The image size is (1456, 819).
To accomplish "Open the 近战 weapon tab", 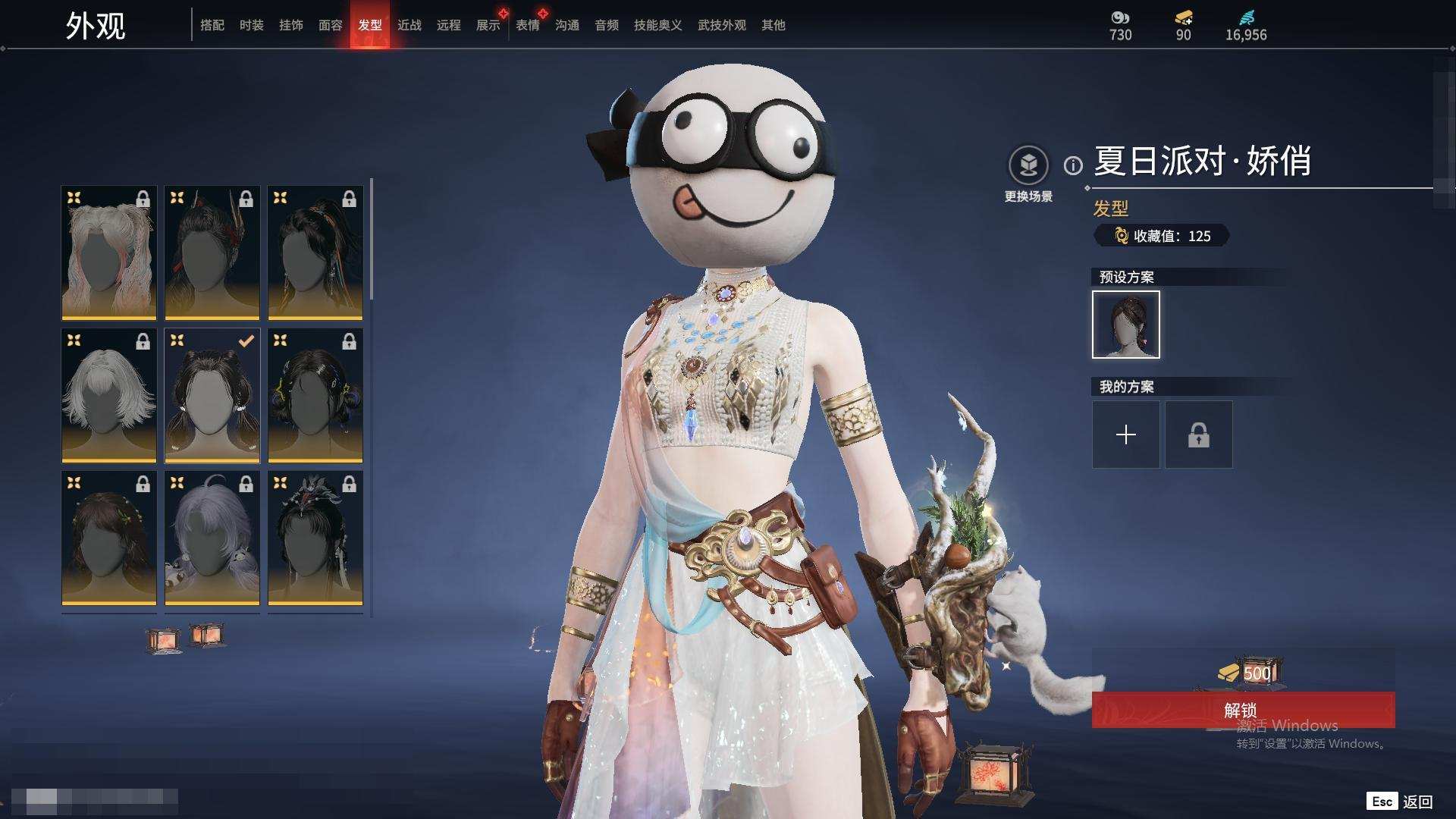I will coord(409,25).
